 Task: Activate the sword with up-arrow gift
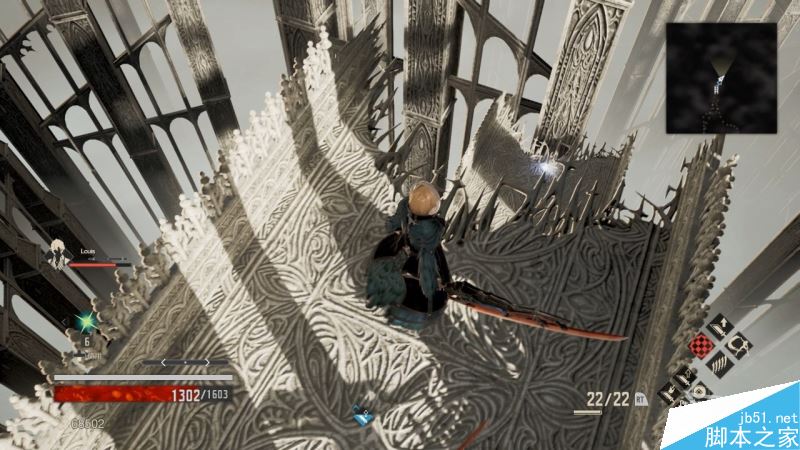coord(719,327)
